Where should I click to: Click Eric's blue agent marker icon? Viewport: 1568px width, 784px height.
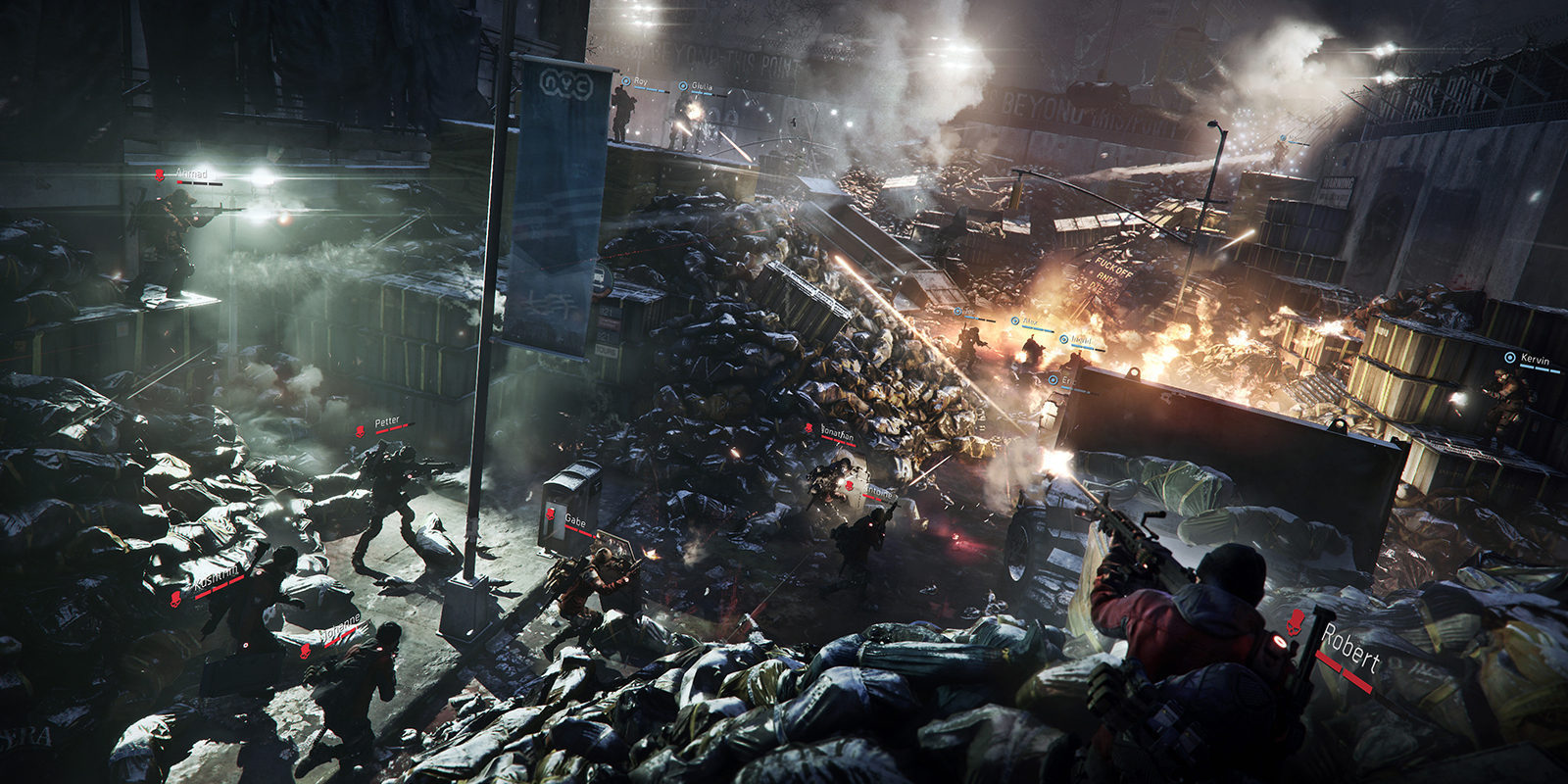(x=1053, y=379)
